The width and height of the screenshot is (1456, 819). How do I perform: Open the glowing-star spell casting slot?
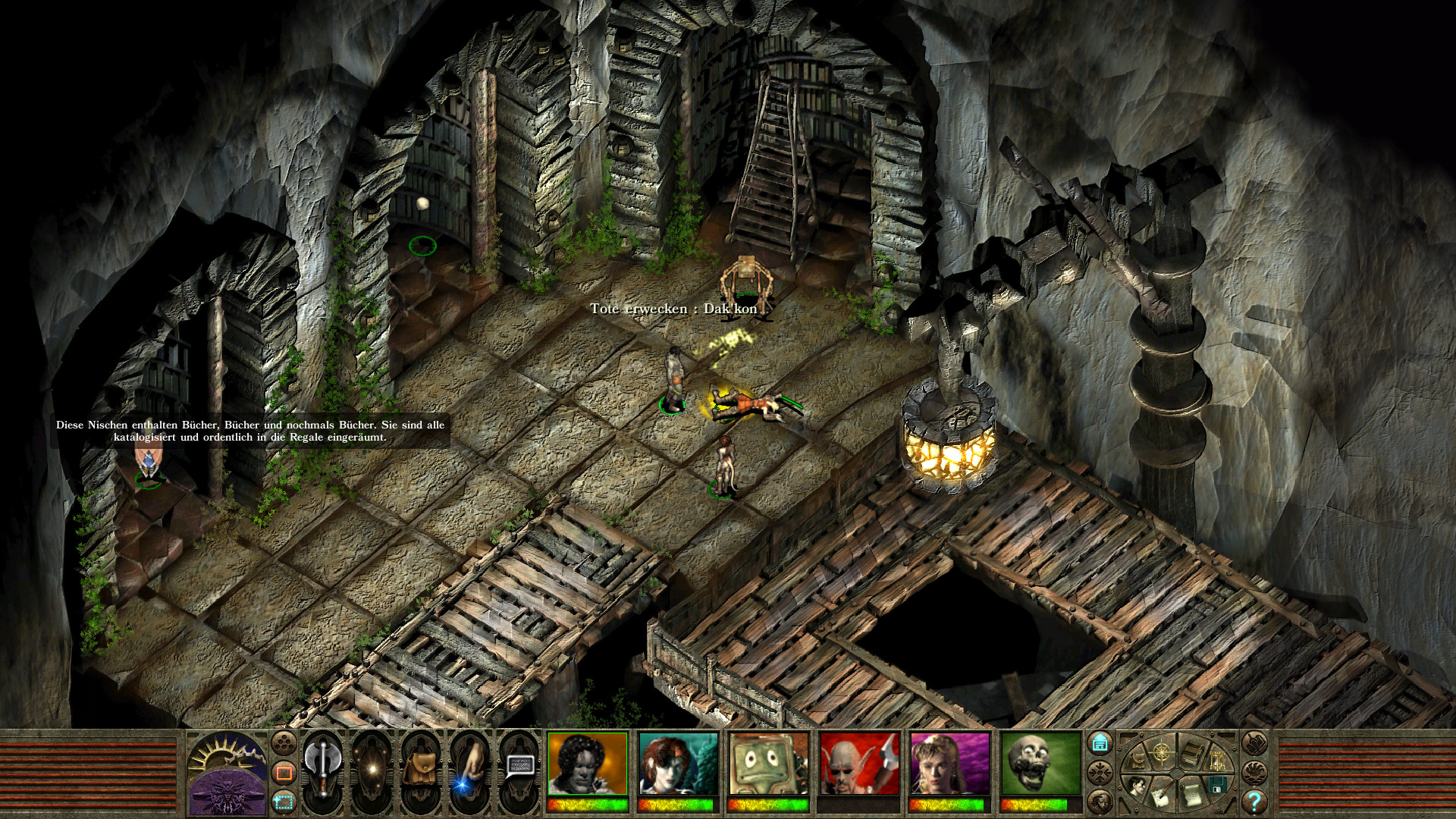coord(372,769)
